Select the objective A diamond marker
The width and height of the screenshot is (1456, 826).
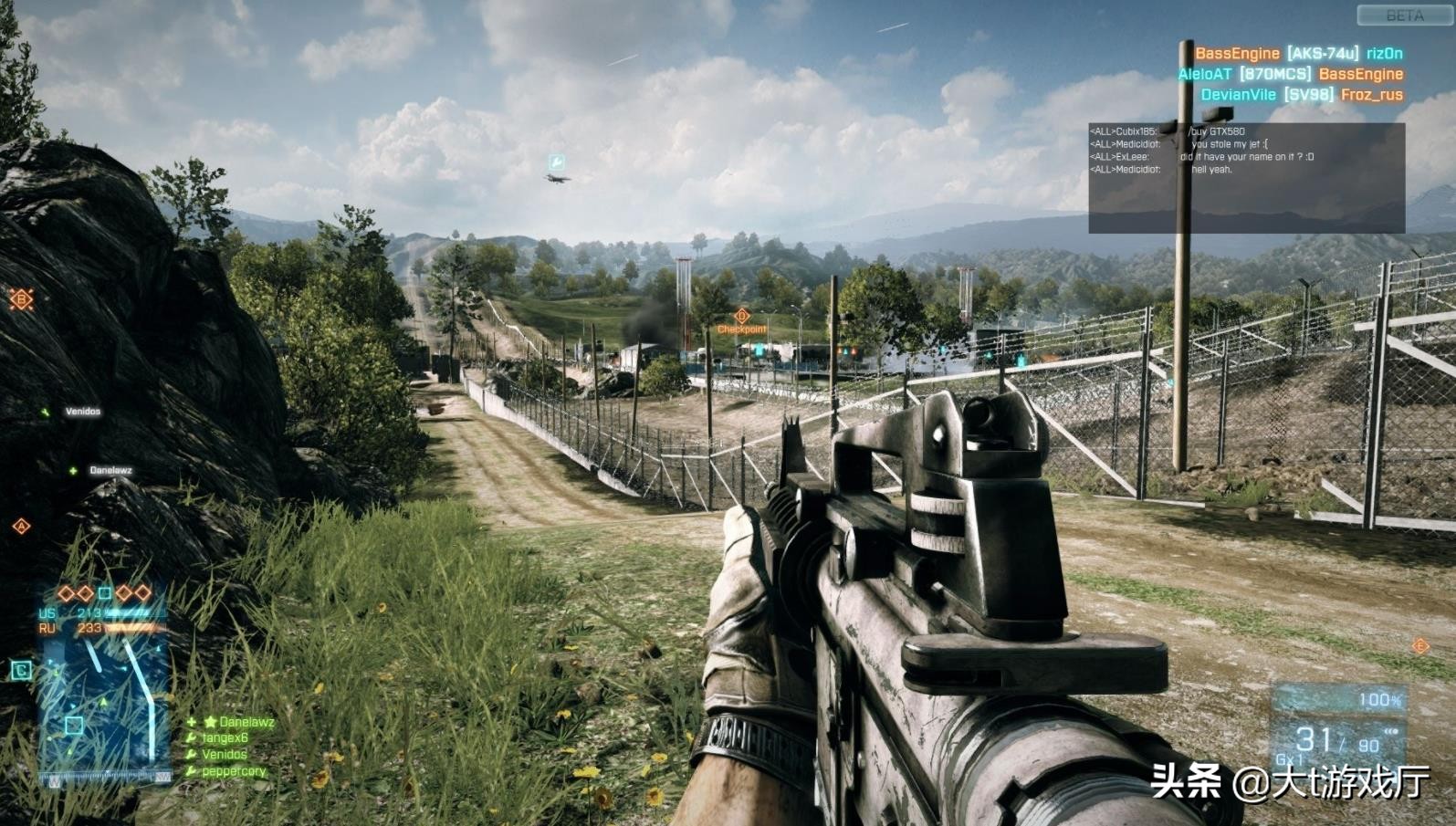pyautogui.click(x=21, y=526)
